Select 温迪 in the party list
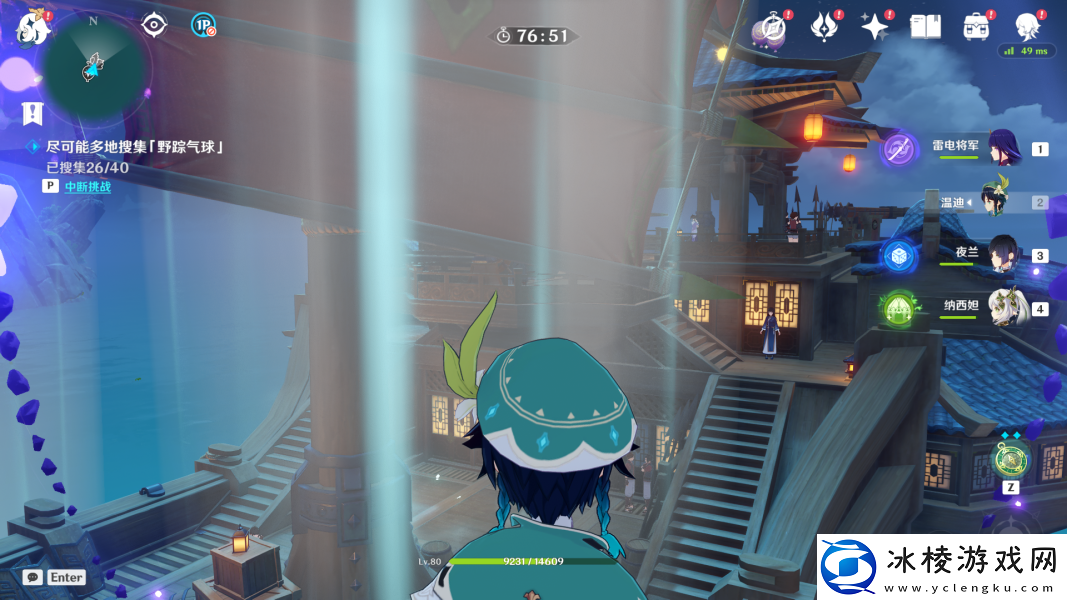Viewport: 1067px width, 600px height. [997, 201]
